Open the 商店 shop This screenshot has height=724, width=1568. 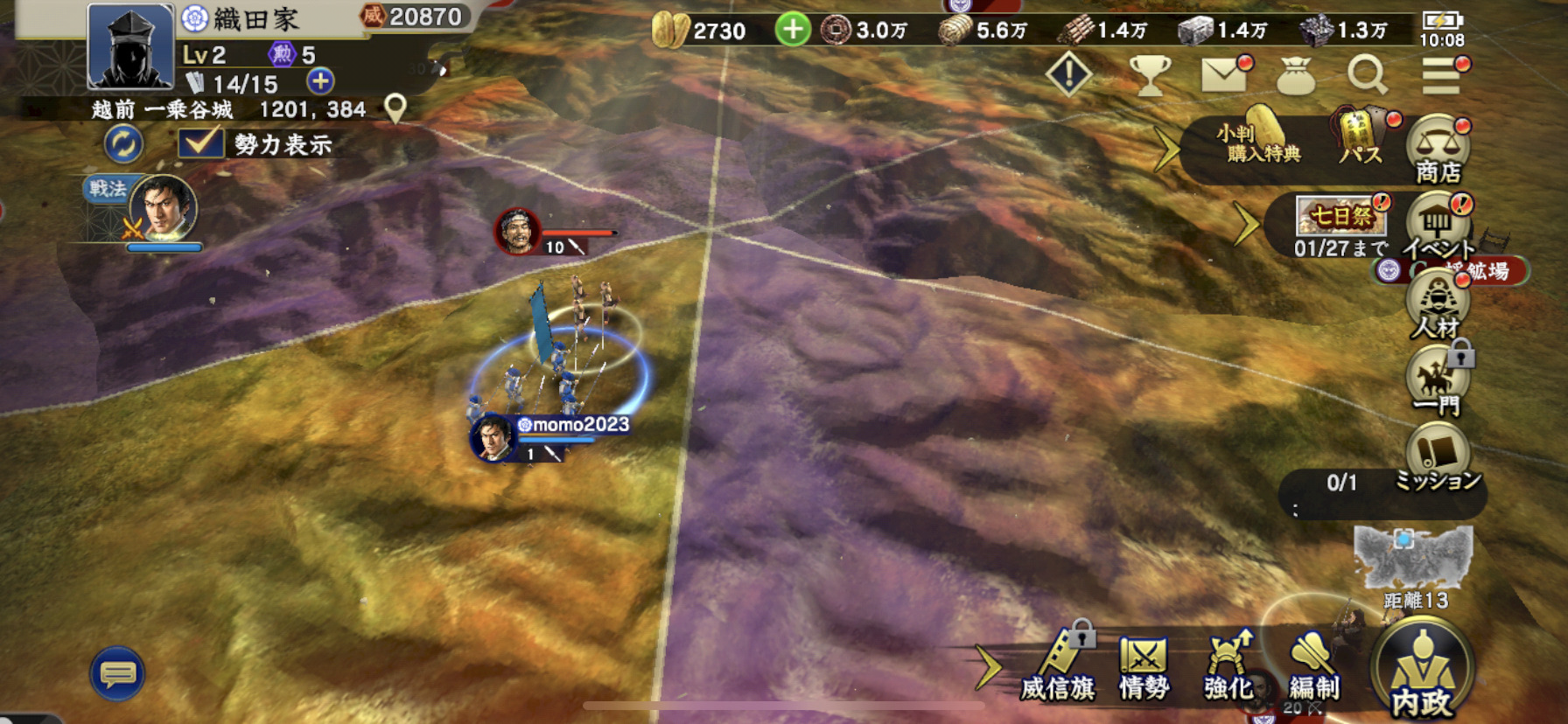[1438, 149]
